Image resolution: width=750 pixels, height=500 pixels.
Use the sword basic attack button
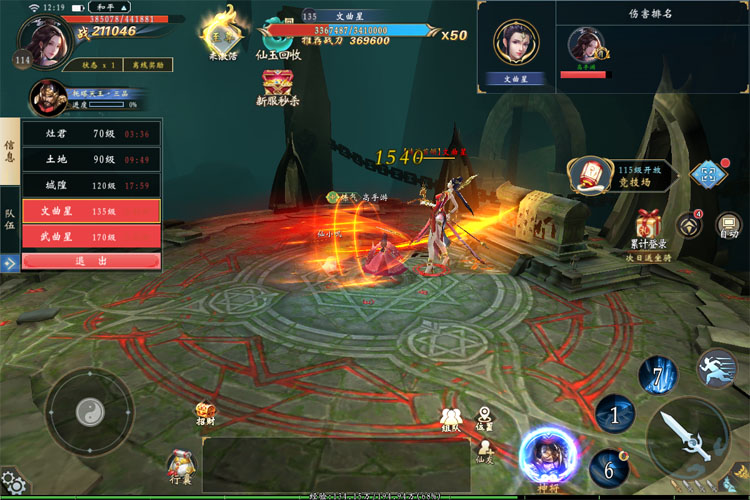688,437
